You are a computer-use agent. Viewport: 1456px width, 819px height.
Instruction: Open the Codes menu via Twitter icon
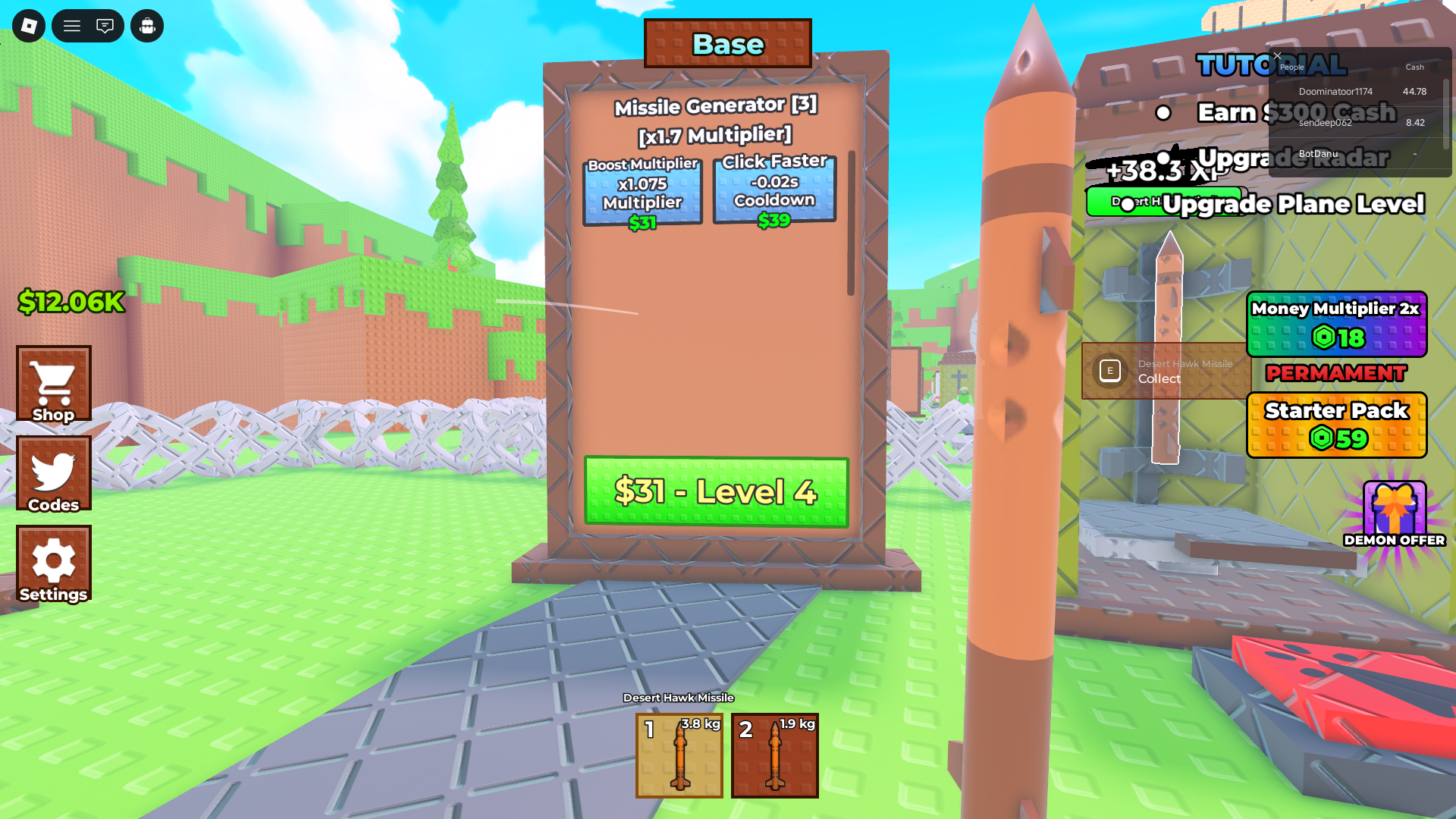(53, 473)
